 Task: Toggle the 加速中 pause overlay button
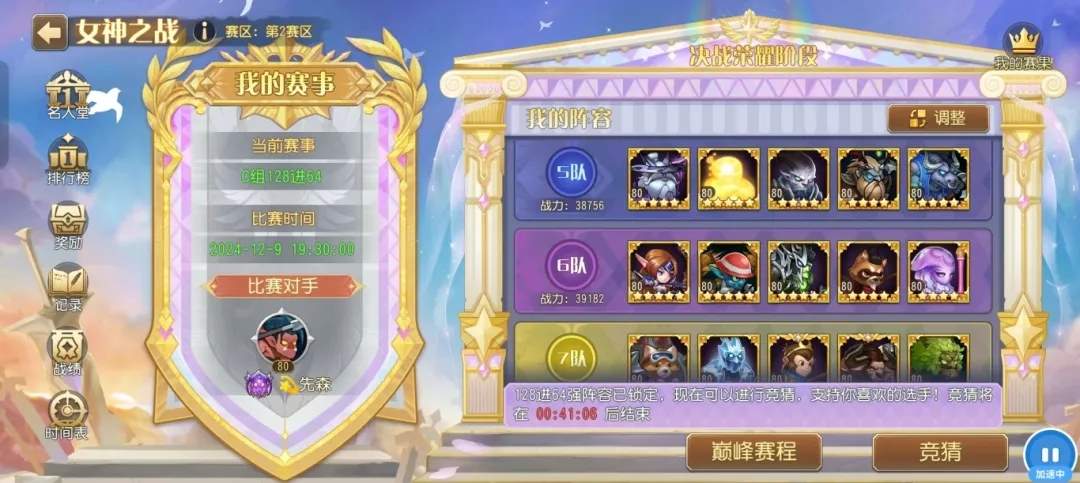tap(1050, 452)
